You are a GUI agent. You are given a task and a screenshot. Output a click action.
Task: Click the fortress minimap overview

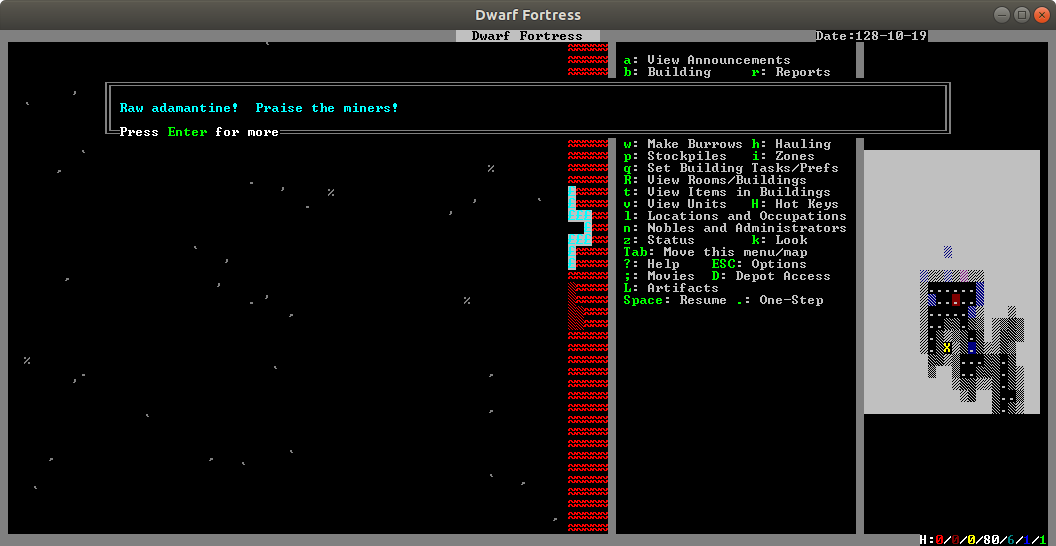pos(959,281)
